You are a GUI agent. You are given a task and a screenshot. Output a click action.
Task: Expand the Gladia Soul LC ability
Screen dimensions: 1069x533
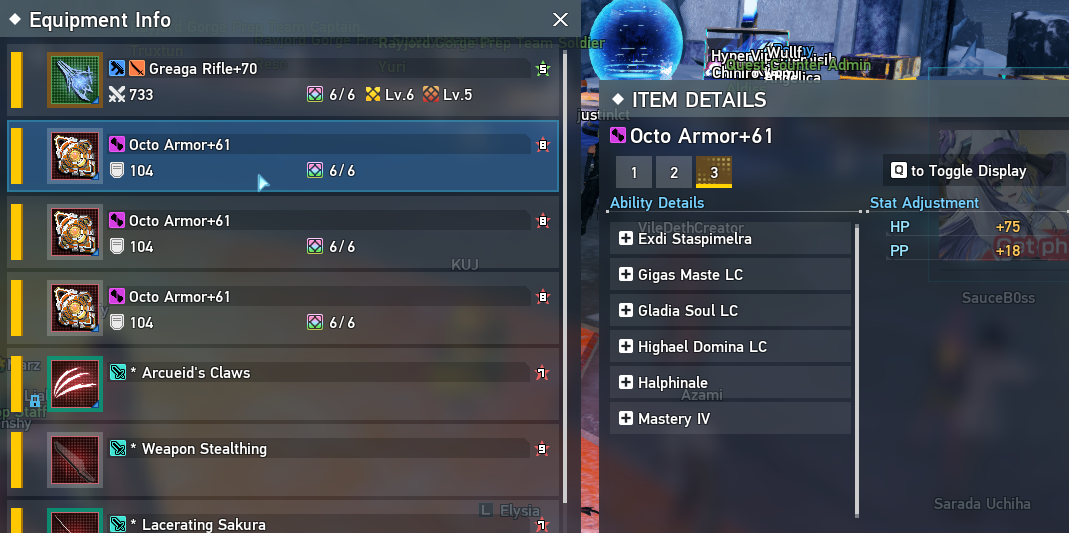tap(626, 311)
